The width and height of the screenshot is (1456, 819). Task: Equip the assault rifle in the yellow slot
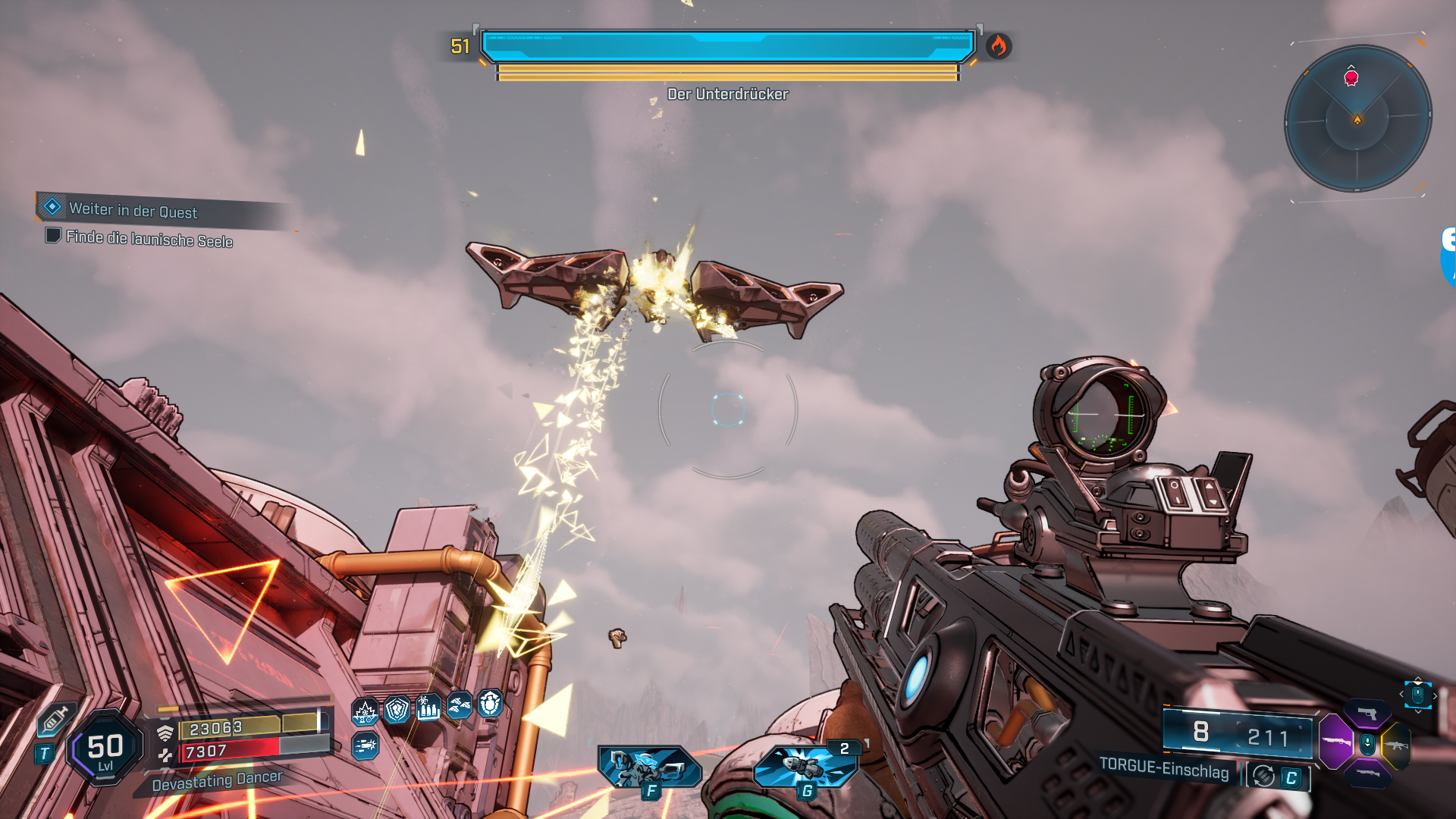1396,745
